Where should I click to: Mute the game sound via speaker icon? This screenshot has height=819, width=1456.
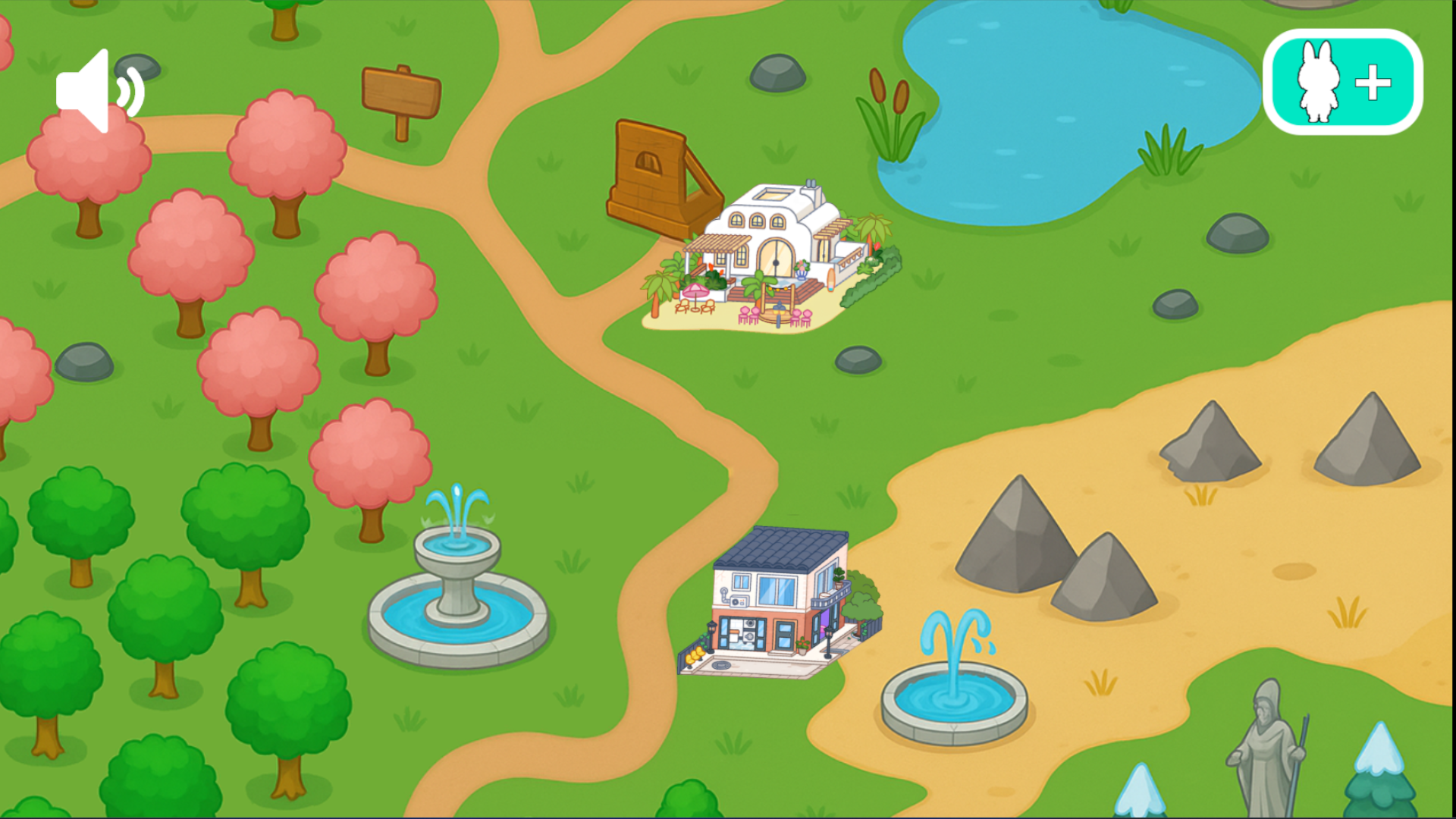pos(99,91)
